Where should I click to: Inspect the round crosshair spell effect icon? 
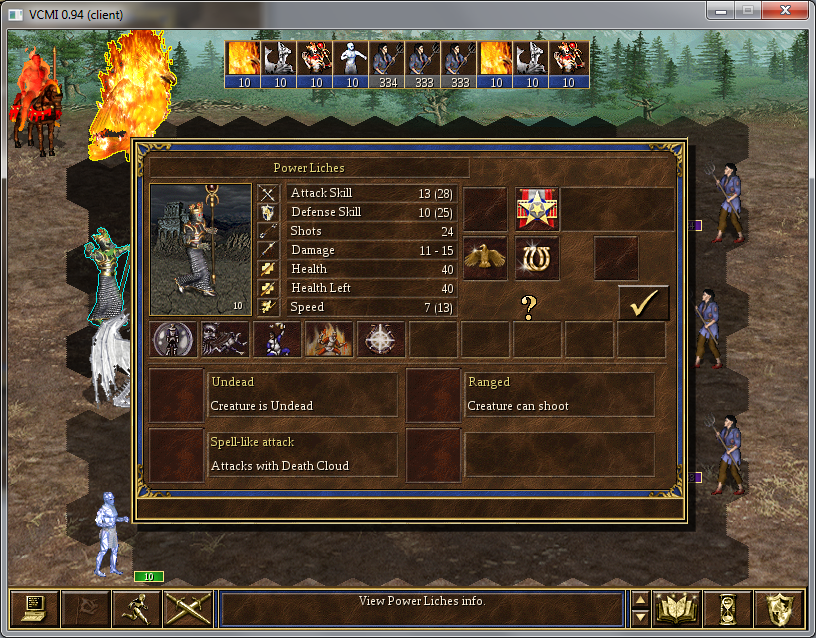[x=381, y=340]
